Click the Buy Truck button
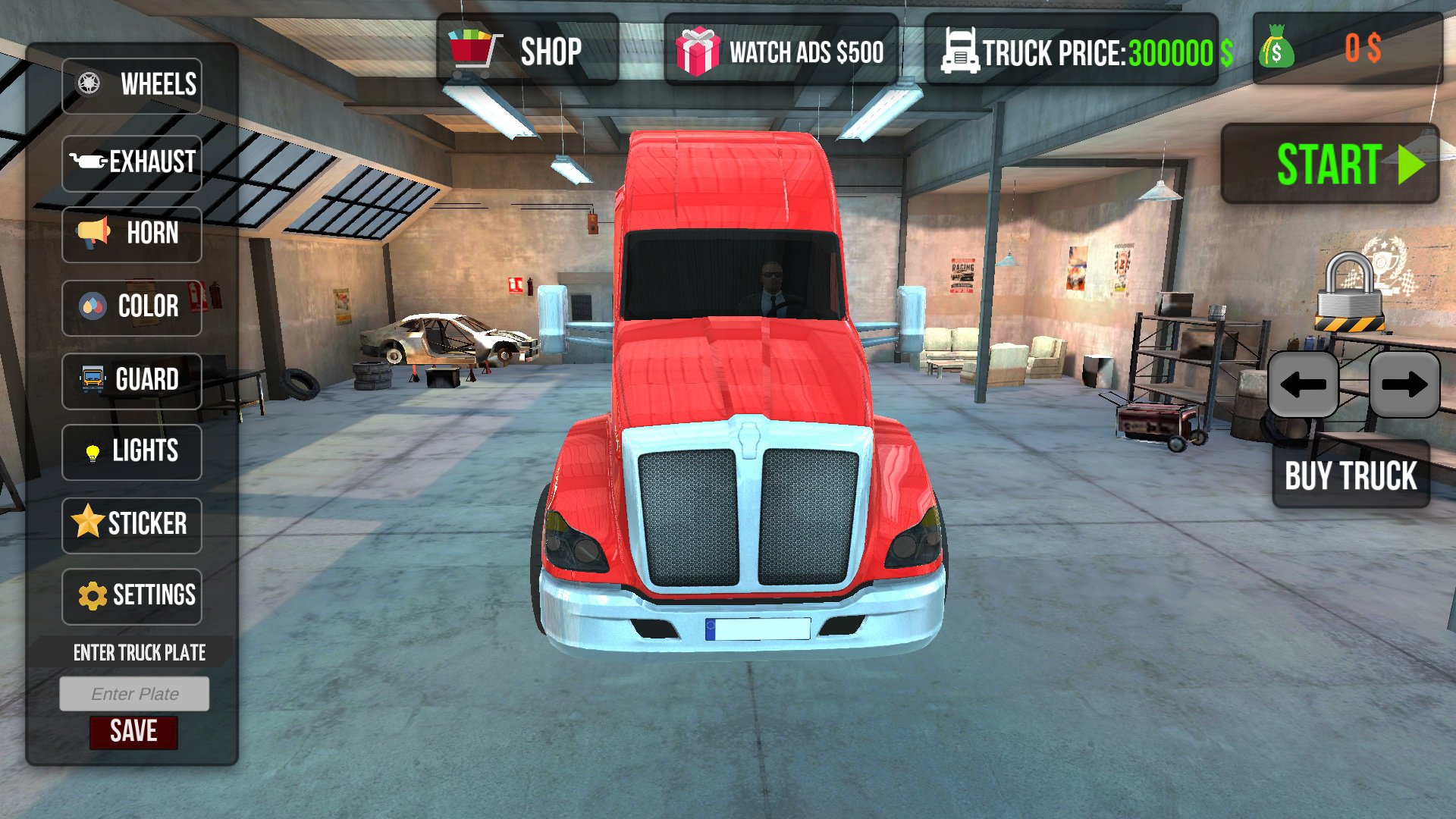The width and height of the screenshot is (1456, 819). [x=1350, y=476]
